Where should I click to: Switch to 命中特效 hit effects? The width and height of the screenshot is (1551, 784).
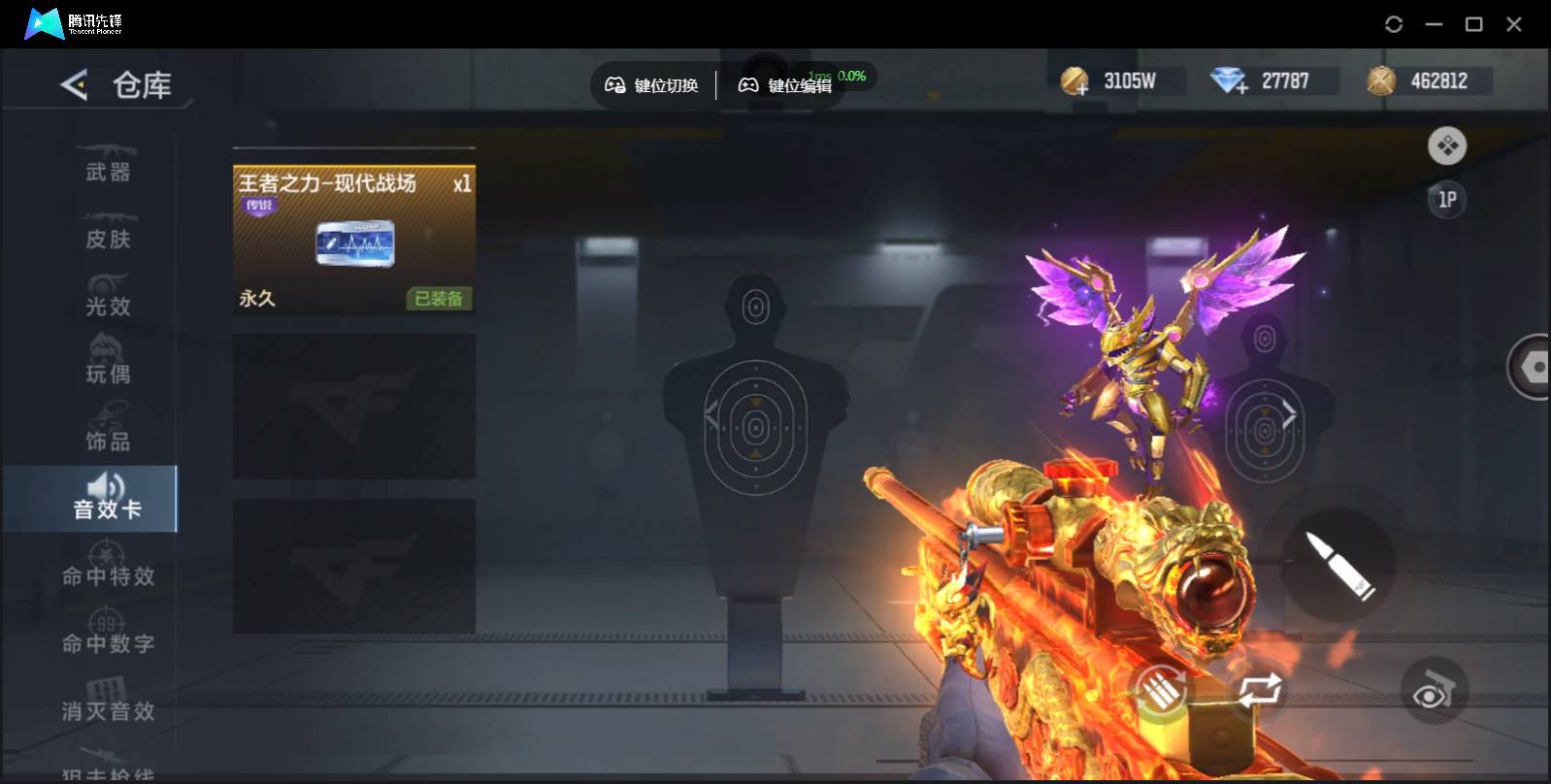[108, 568]
